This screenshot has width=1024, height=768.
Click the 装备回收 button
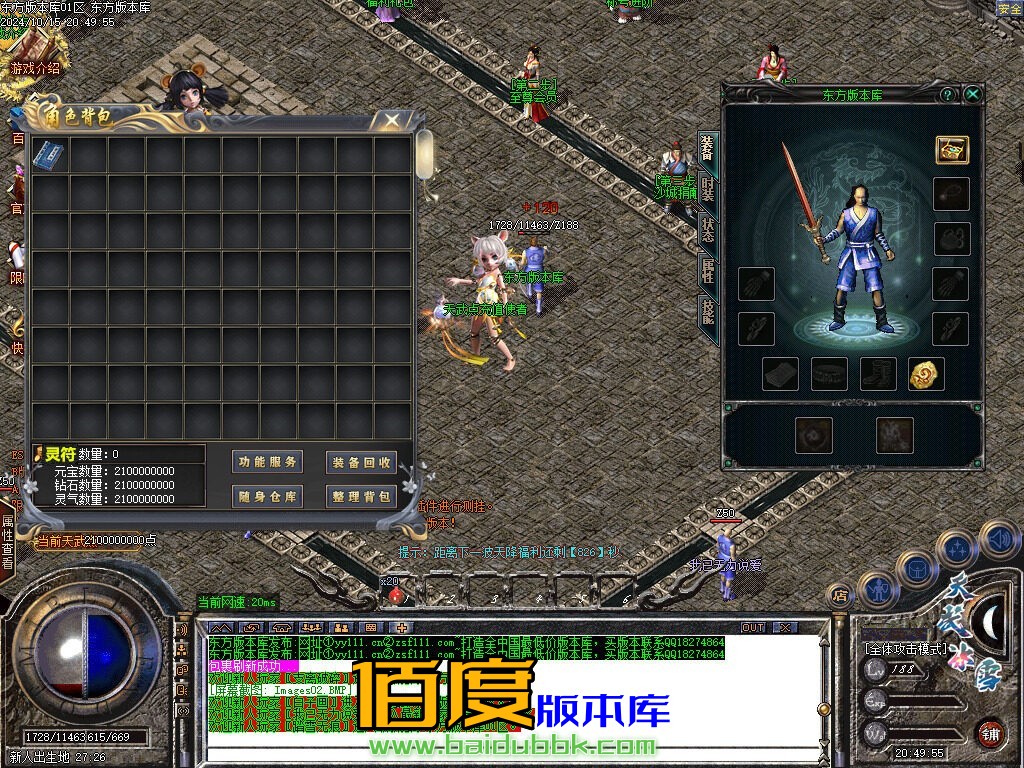coord(361,462)
